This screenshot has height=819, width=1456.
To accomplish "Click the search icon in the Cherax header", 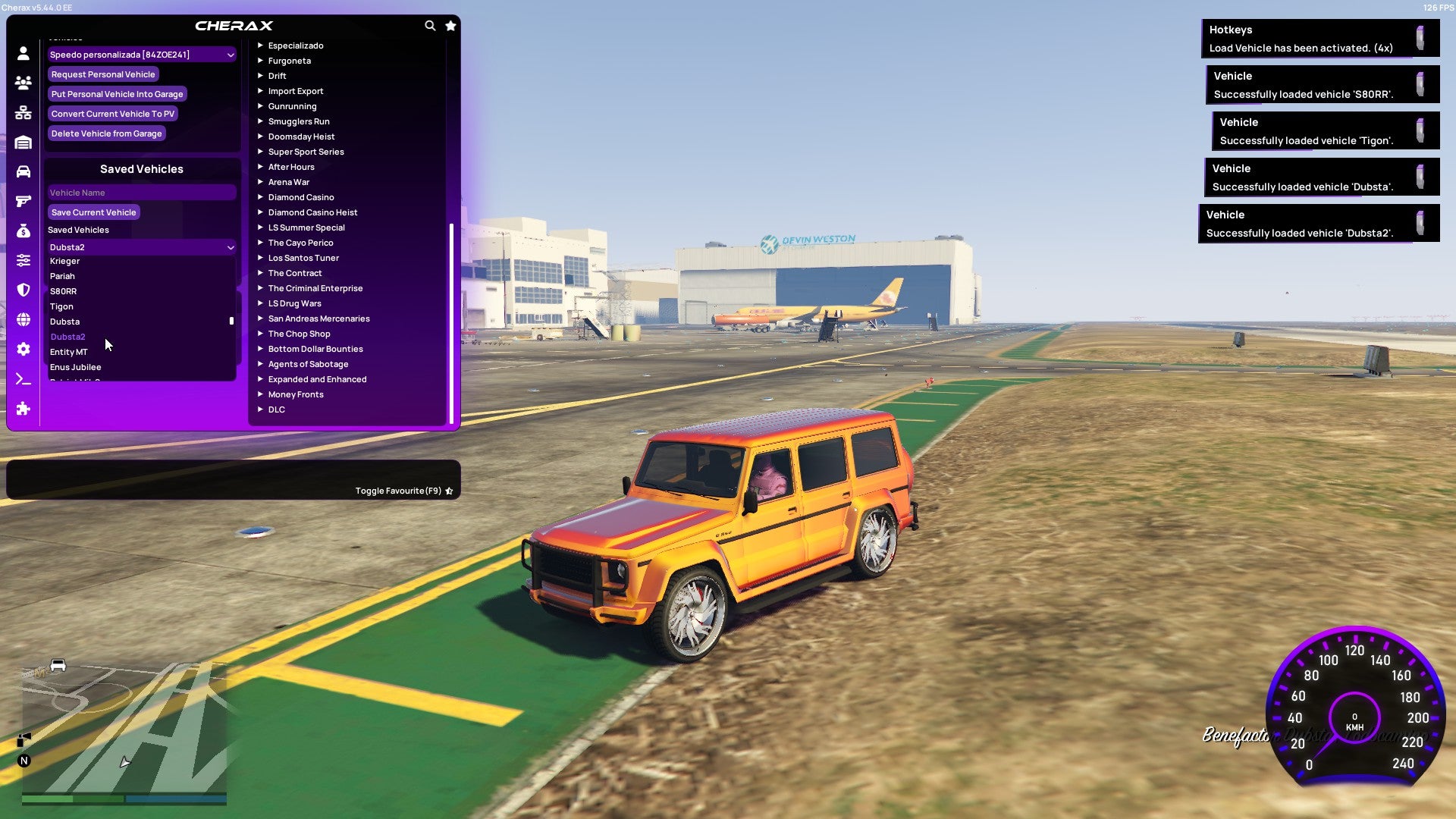I will pos(430,25).
